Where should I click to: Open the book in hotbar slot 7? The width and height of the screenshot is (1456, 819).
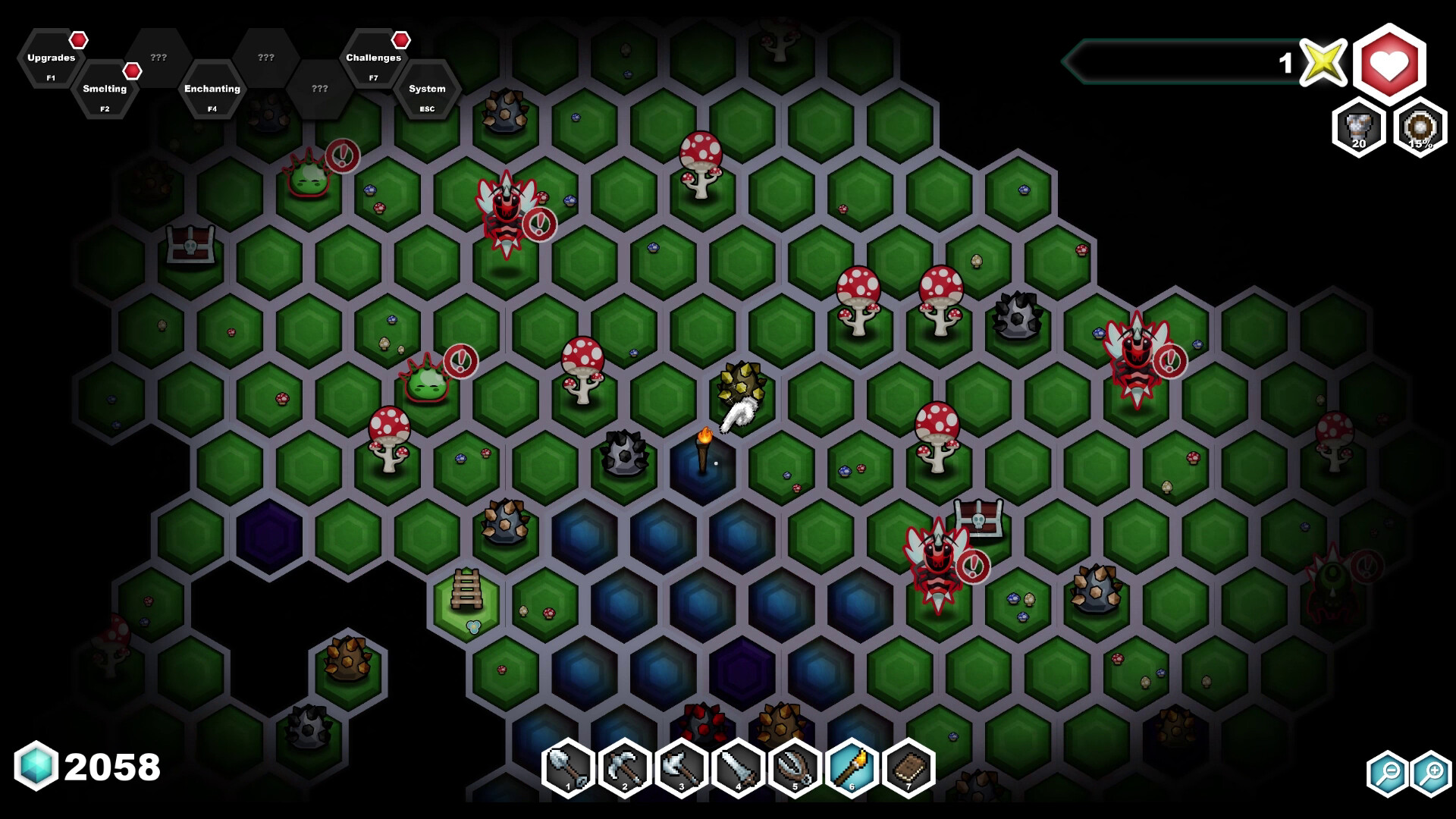(x=908, y=768)
